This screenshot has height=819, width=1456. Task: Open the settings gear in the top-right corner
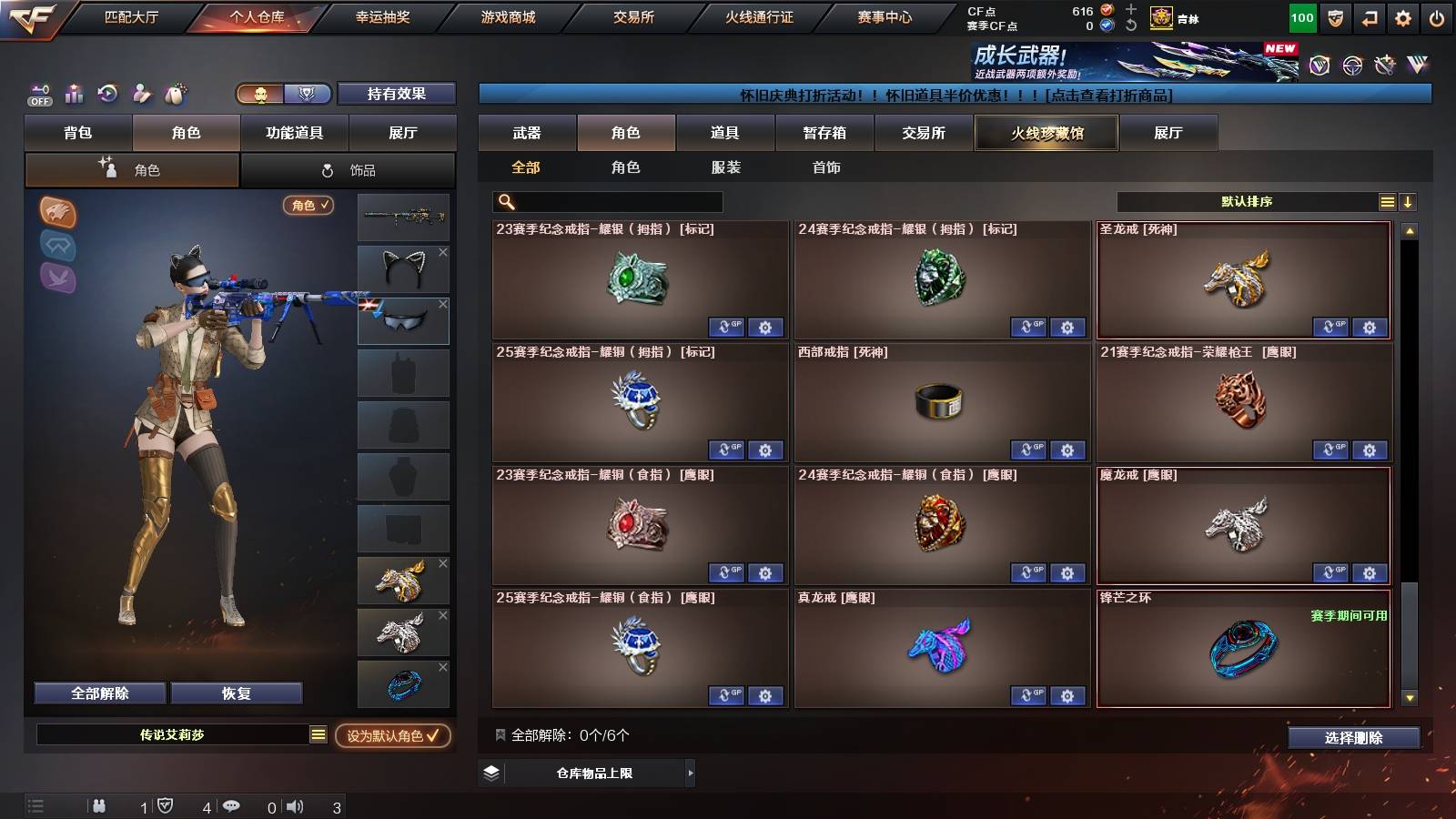tap(1401, 16)
